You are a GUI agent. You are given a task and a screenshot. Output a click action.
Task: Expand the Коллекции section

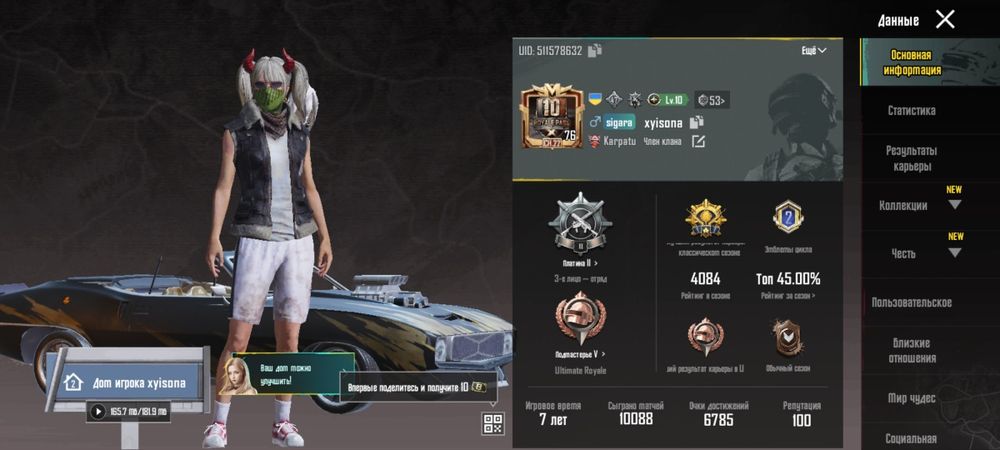coord(911,206)
